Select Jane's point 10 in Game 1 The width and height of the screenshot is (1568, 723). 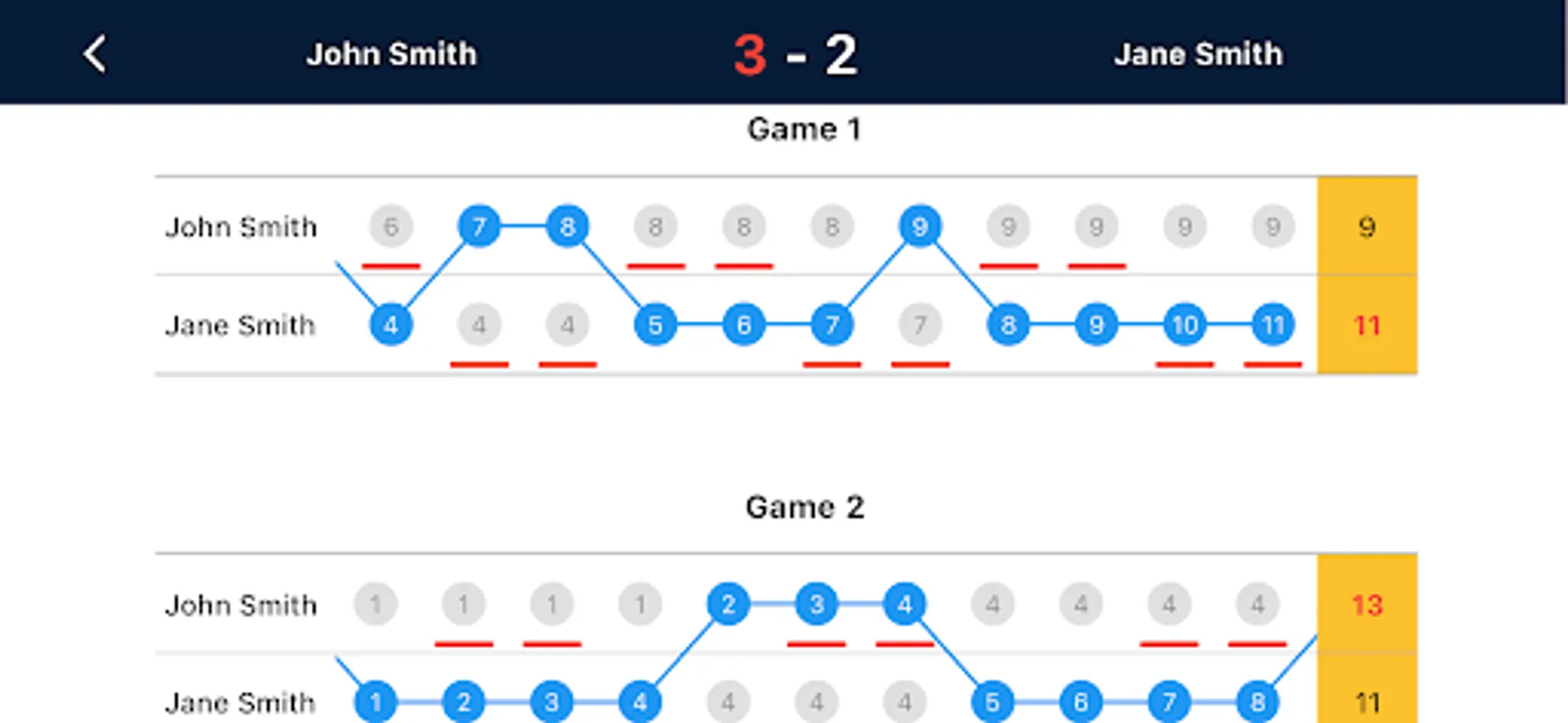1184,325
